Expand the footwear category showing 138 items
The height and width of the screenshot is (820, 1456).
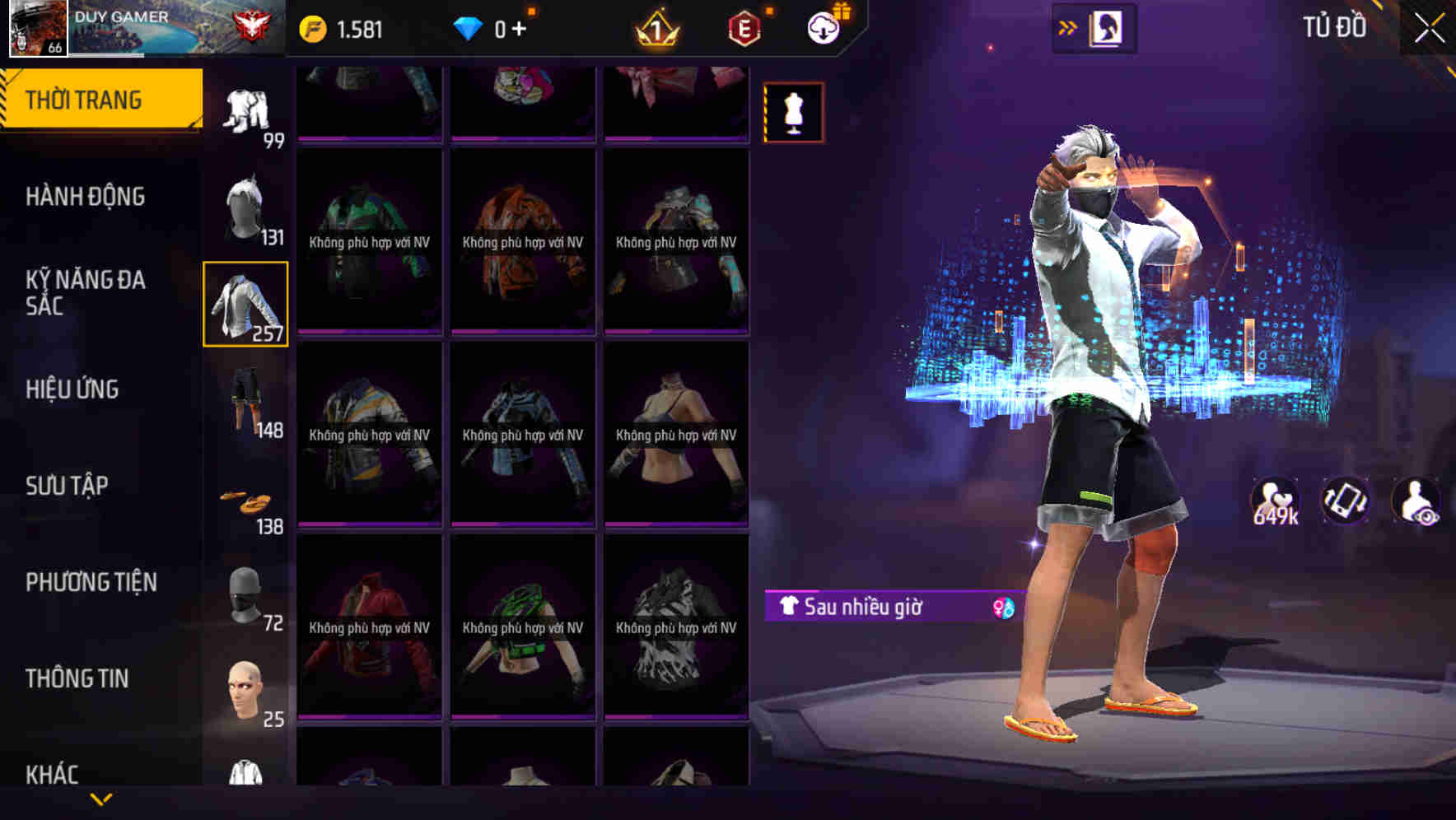(x=245, y=498)
